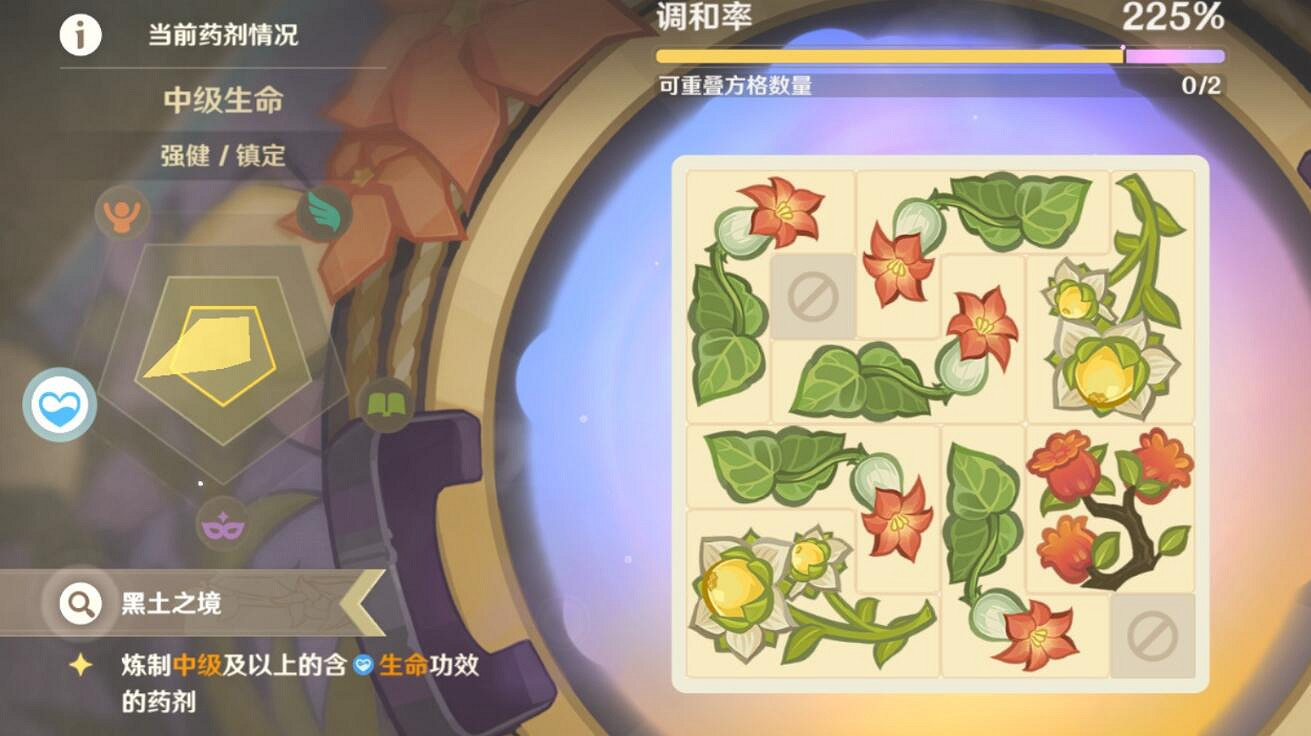Select the blue heart life attribute icon

(57, 404)
